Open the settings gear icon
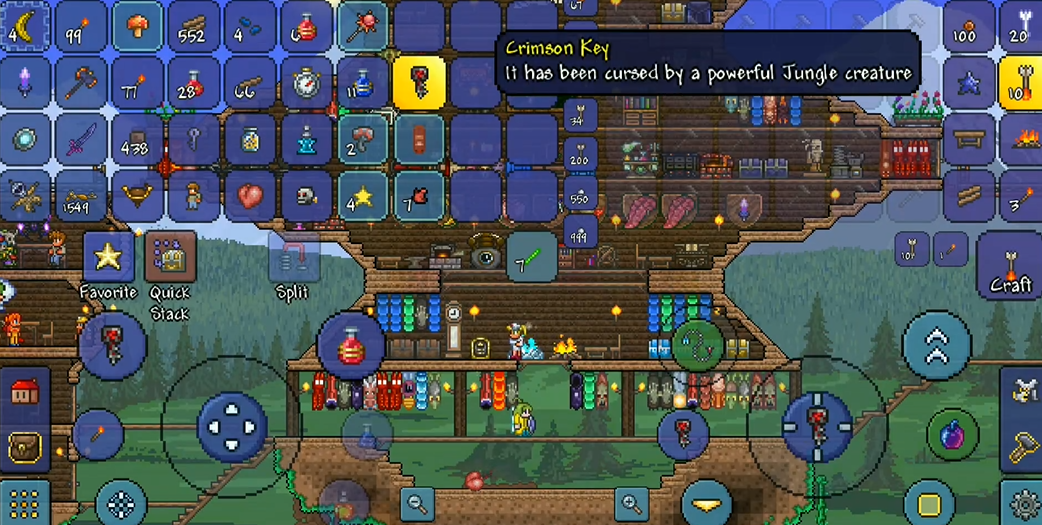1042x525 pixels. 1023,503
